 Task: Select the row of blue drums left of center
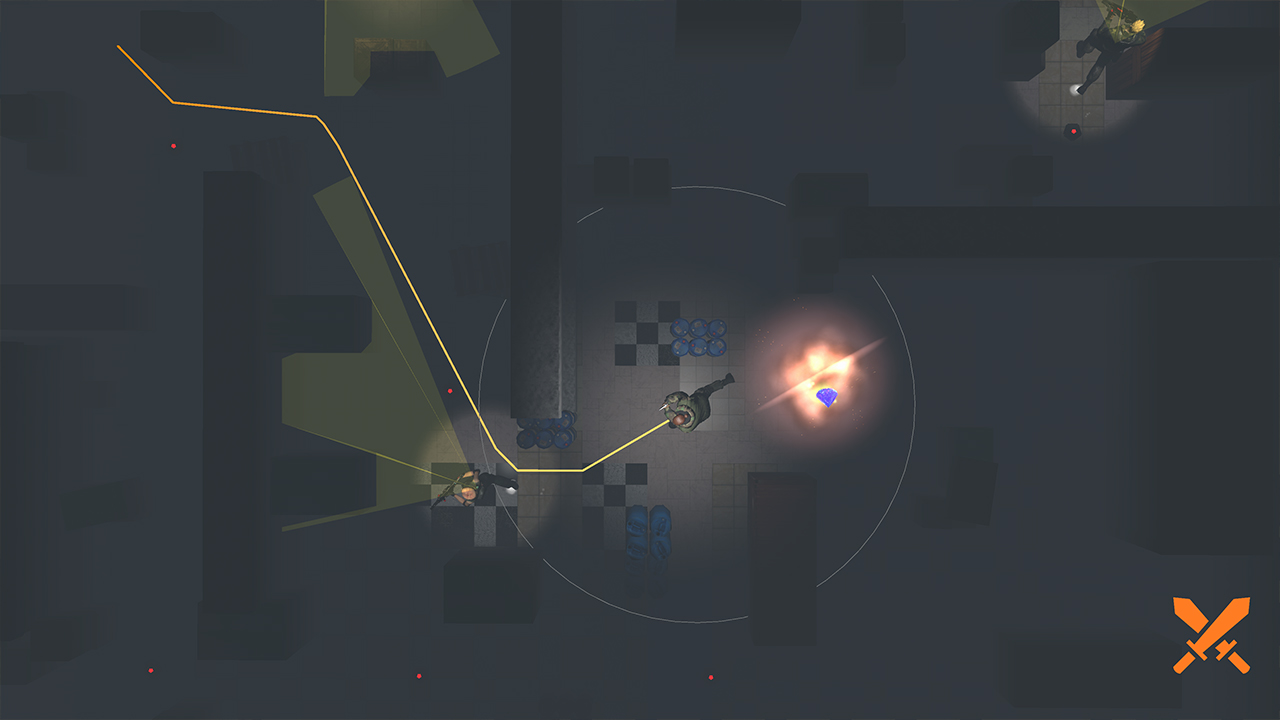(x=547, y=430)
